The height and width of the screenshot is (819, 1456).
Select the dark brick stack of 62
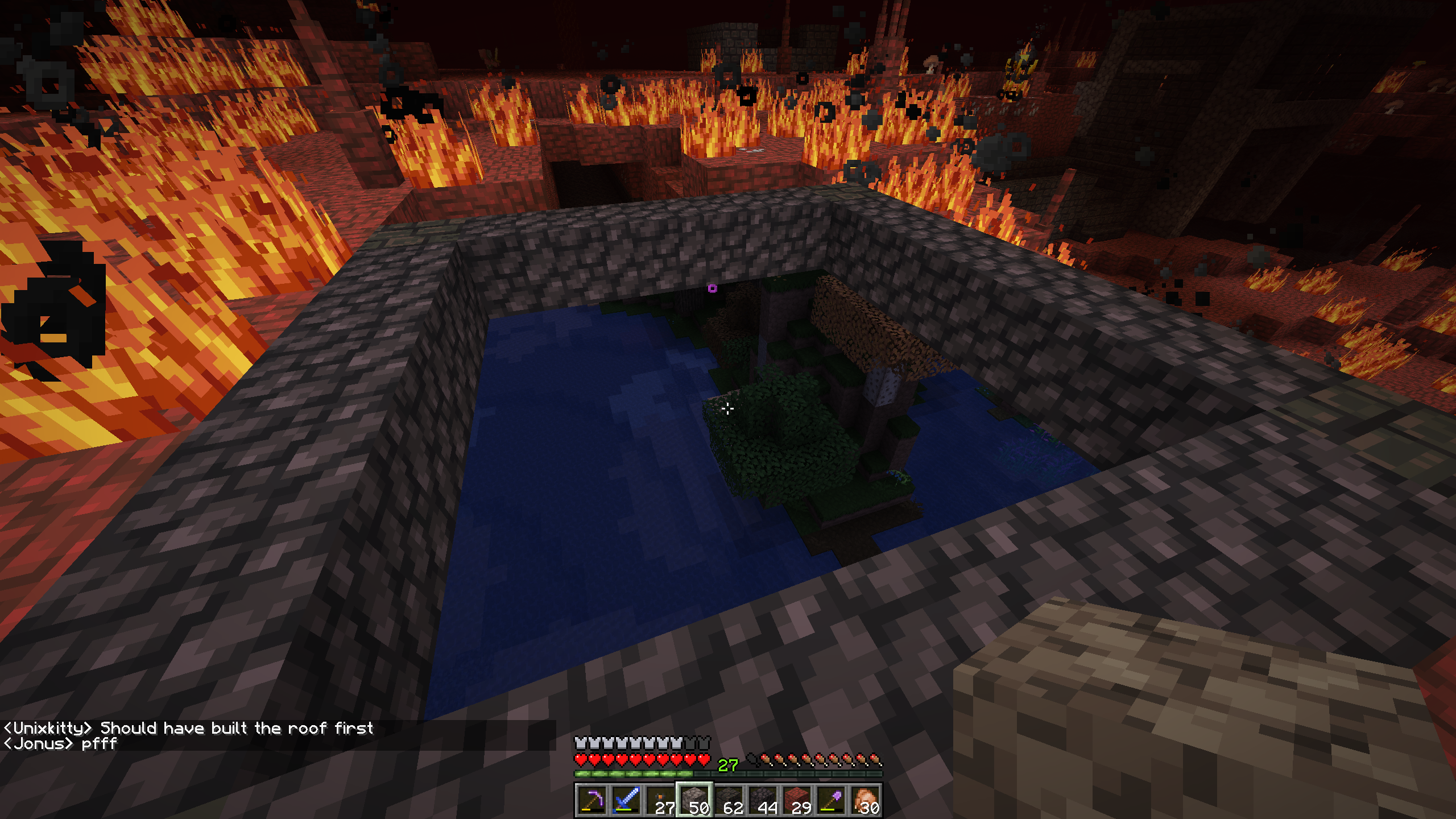click(728, 800)
